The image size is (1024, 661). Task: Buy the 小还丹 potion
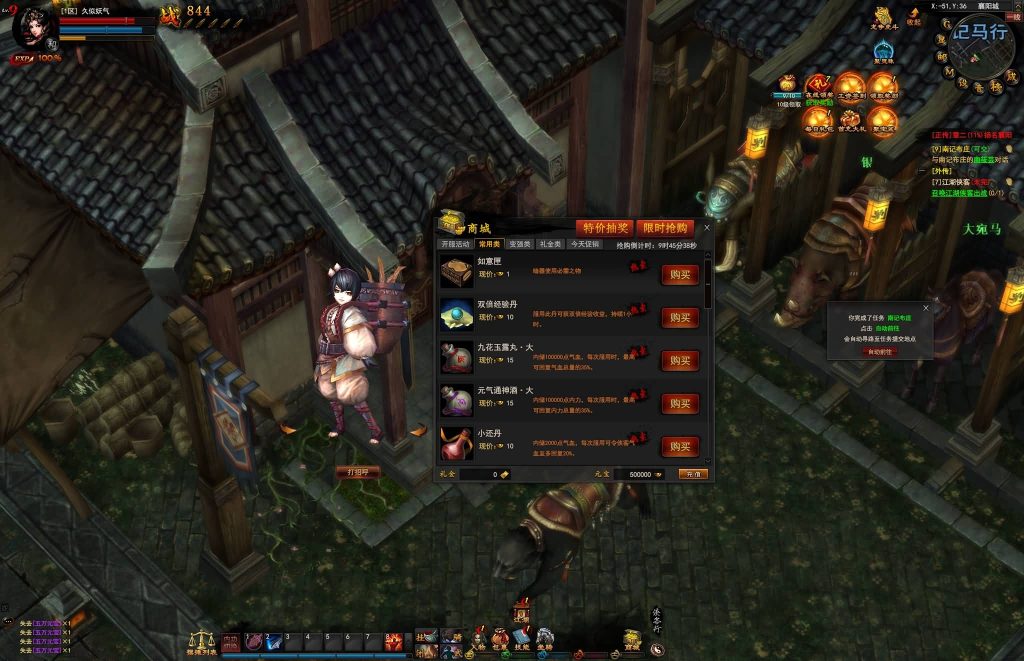click(x=680, y=446)
